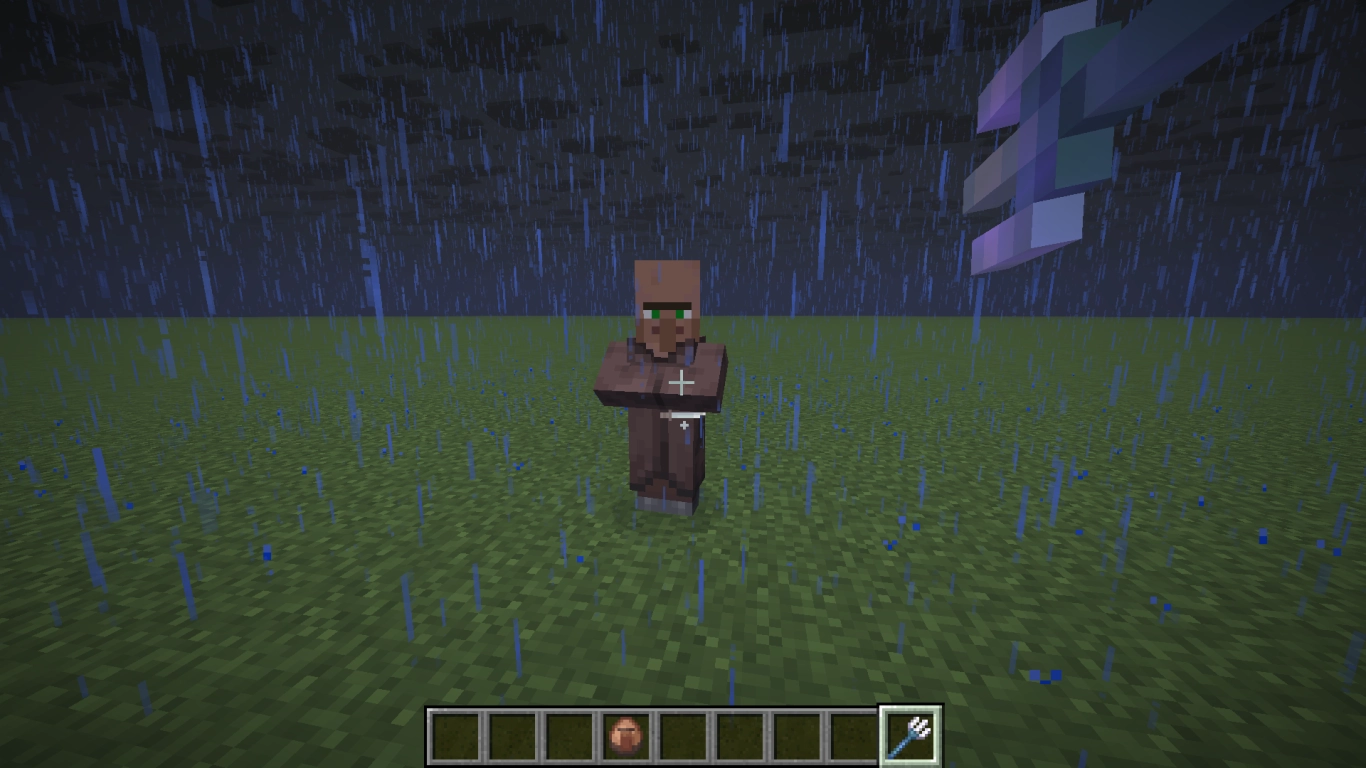This screenshot has height=768, width=1366.
Task: Click the seventh hotbar slot
Action: point(796,733)
